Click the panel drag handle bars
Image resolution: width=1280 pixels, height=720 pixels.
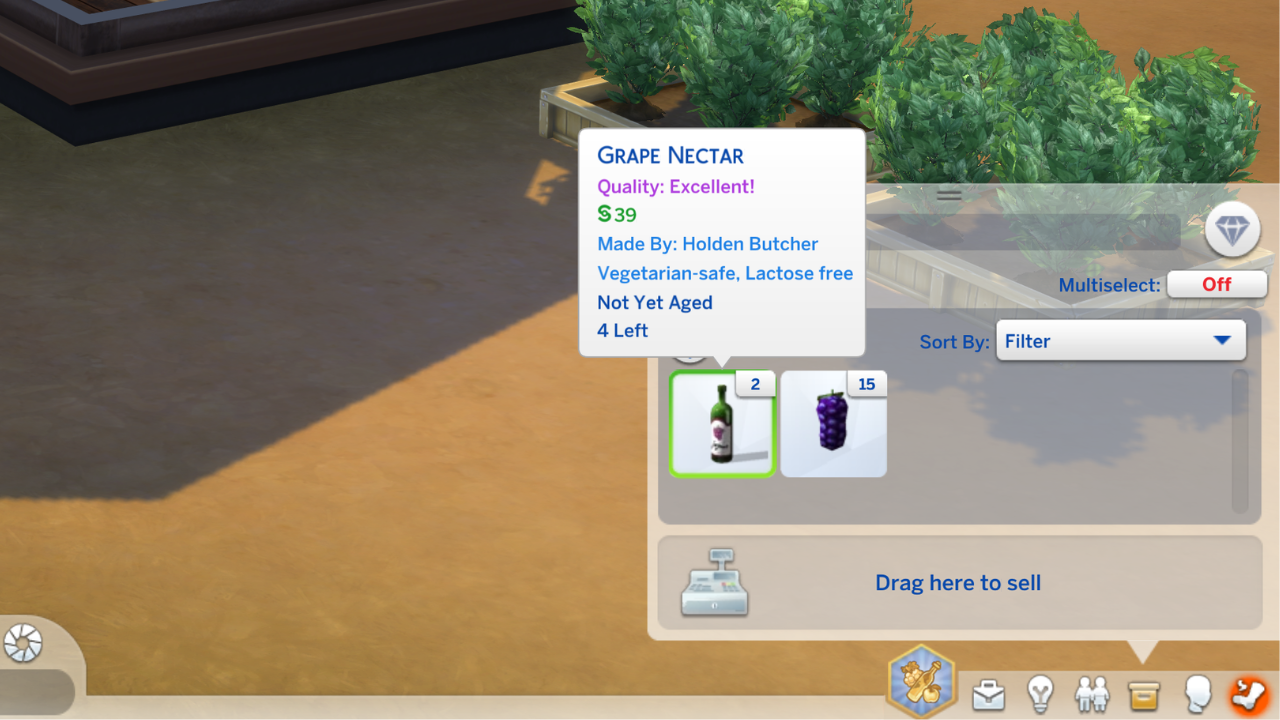pos(948,195)
